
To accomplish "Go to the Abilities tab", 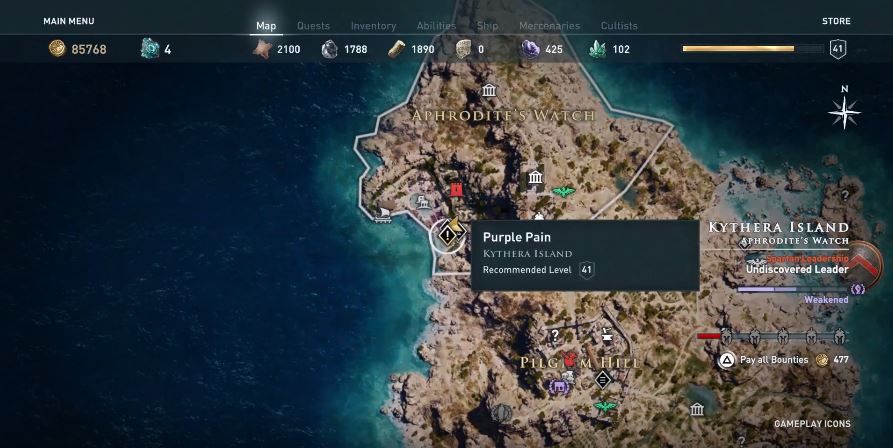I will (436, 26).
